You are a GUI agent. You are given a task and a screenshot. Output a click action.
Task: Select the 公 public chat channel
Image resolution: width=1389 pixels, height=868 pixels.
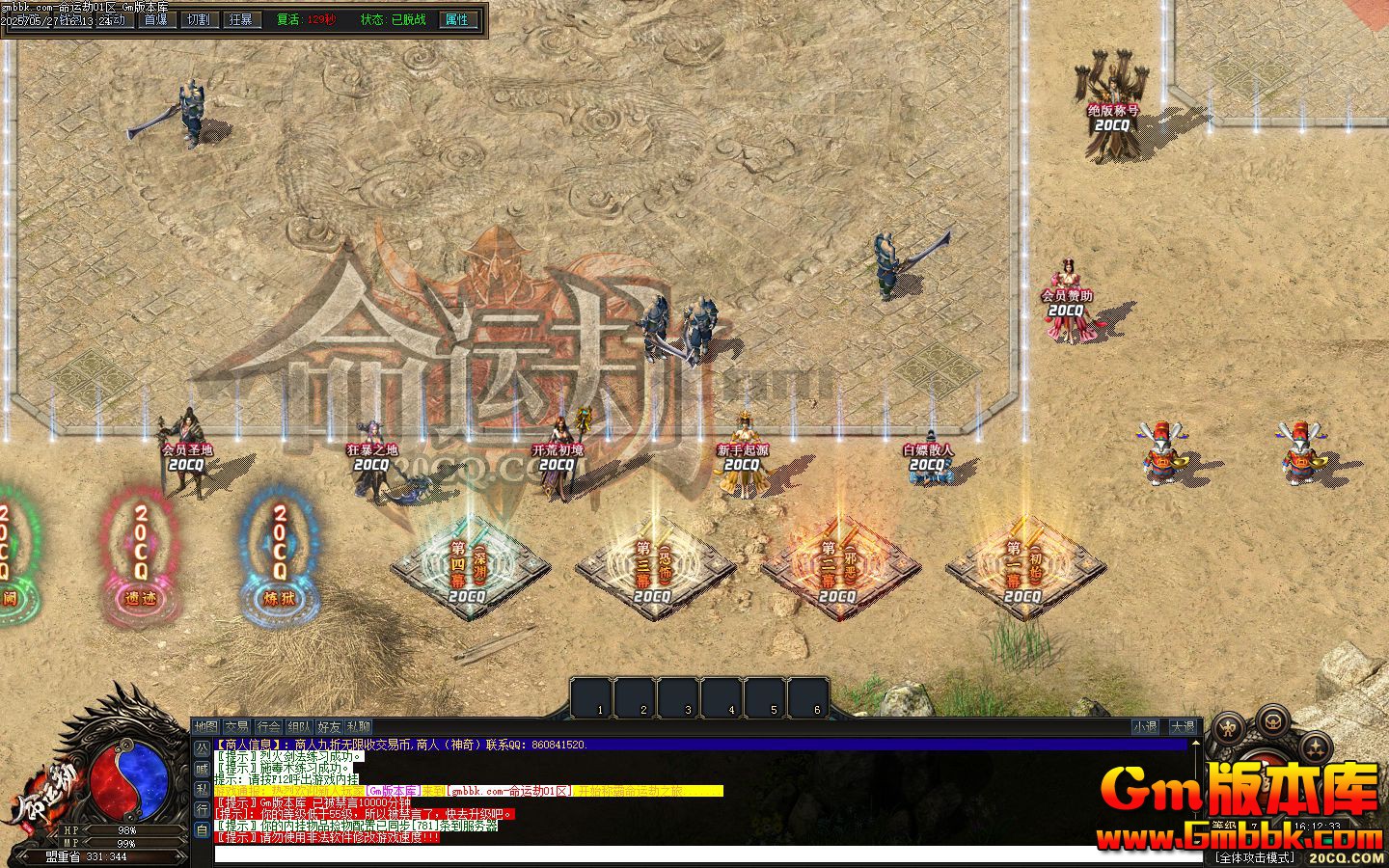[202, 748]
